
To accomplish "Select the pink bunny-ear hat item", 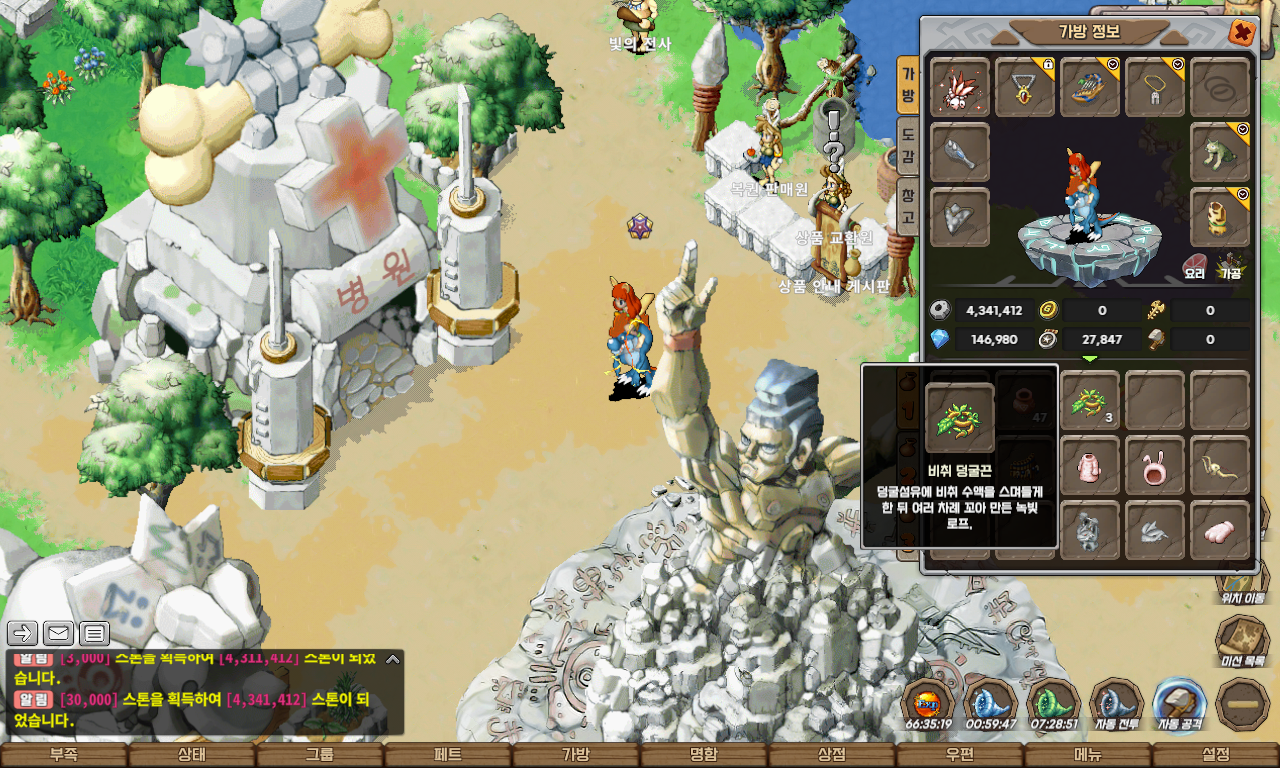I will (1155, 465).
